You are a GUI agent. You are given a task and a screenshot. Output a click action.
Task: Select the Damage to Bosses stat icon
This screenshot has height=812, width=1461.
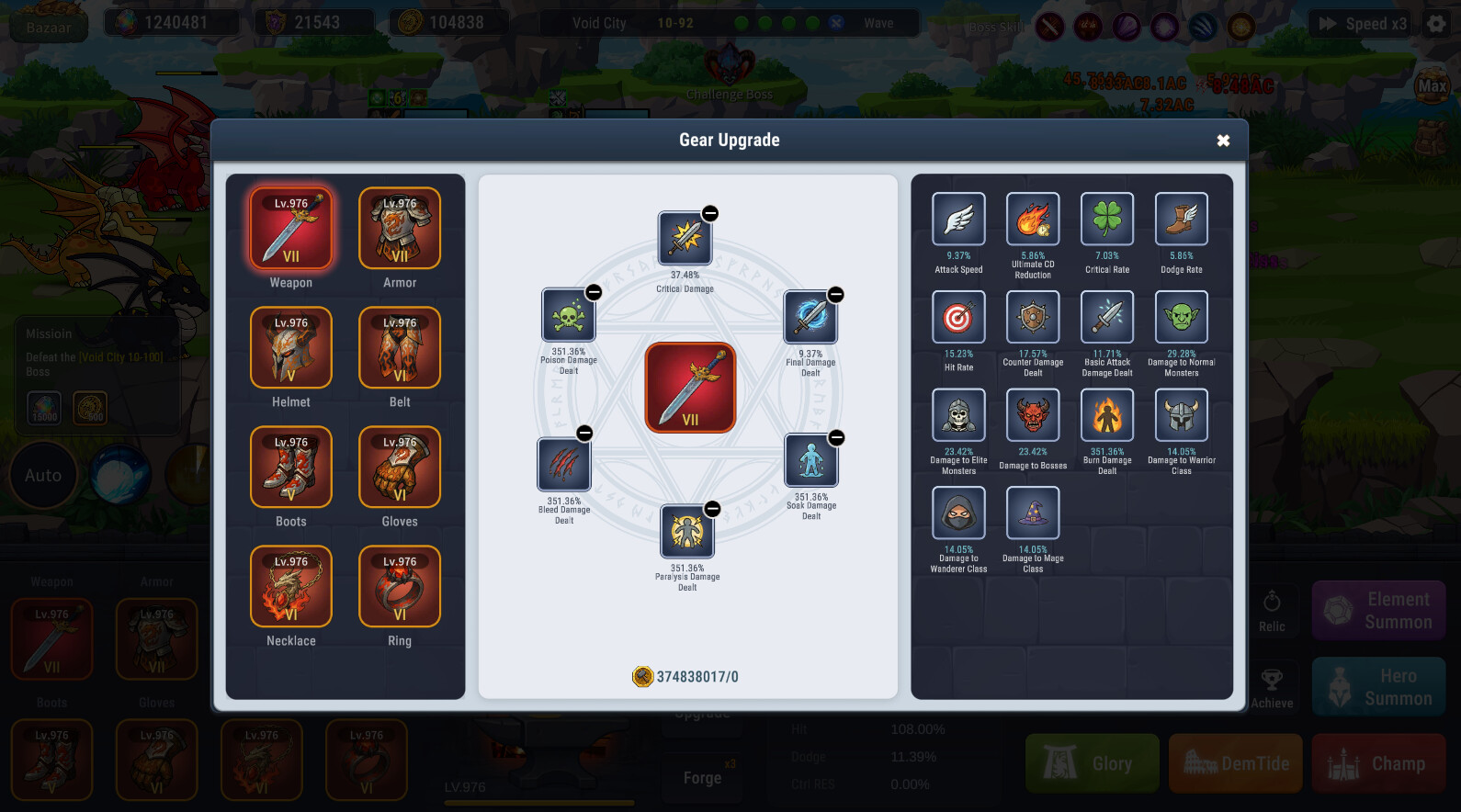click(1032, 415)
